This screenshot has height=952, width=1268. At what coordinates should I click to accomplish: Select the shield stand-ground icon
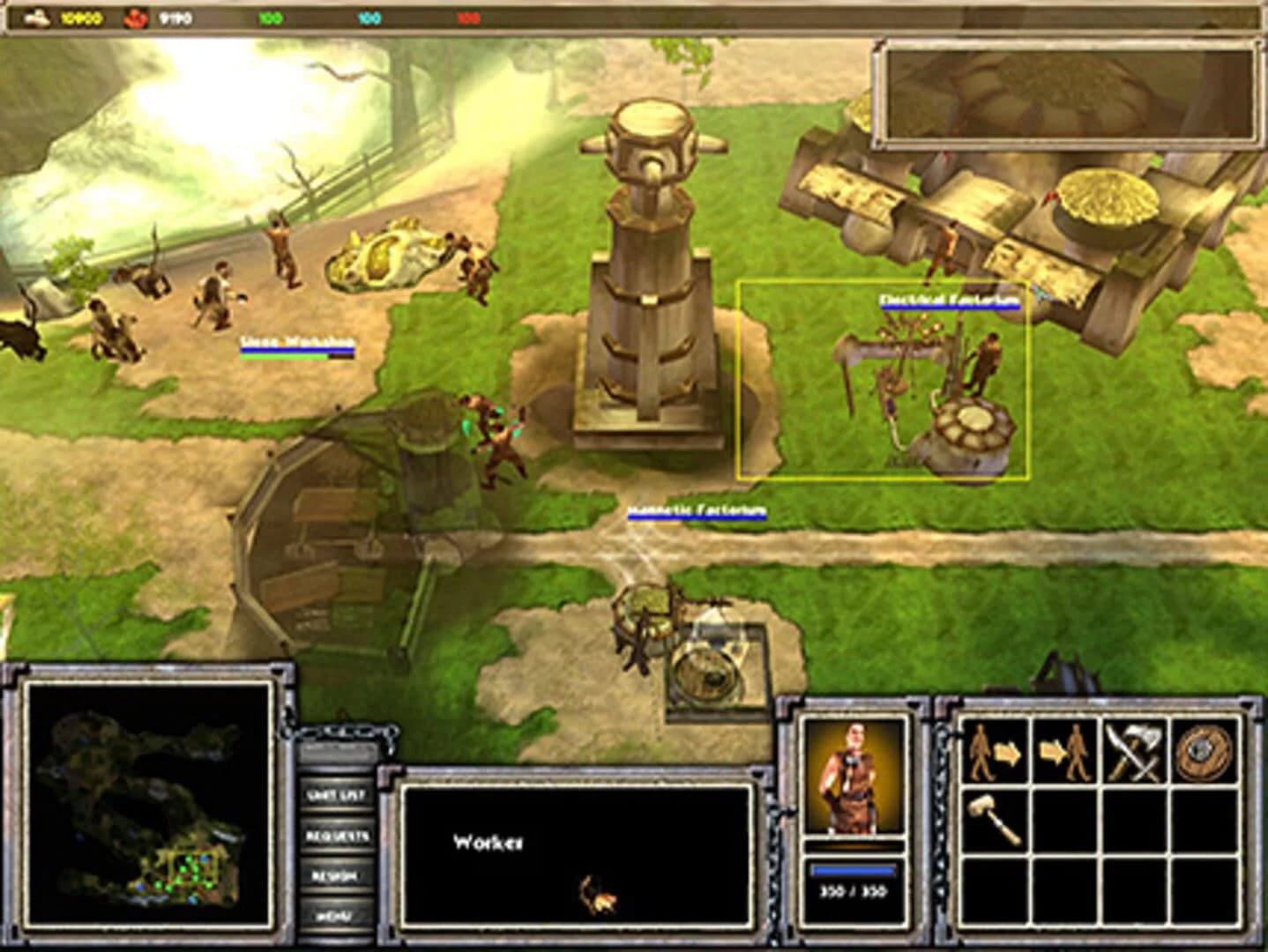pyautogui.click(x=1201, y=751)
